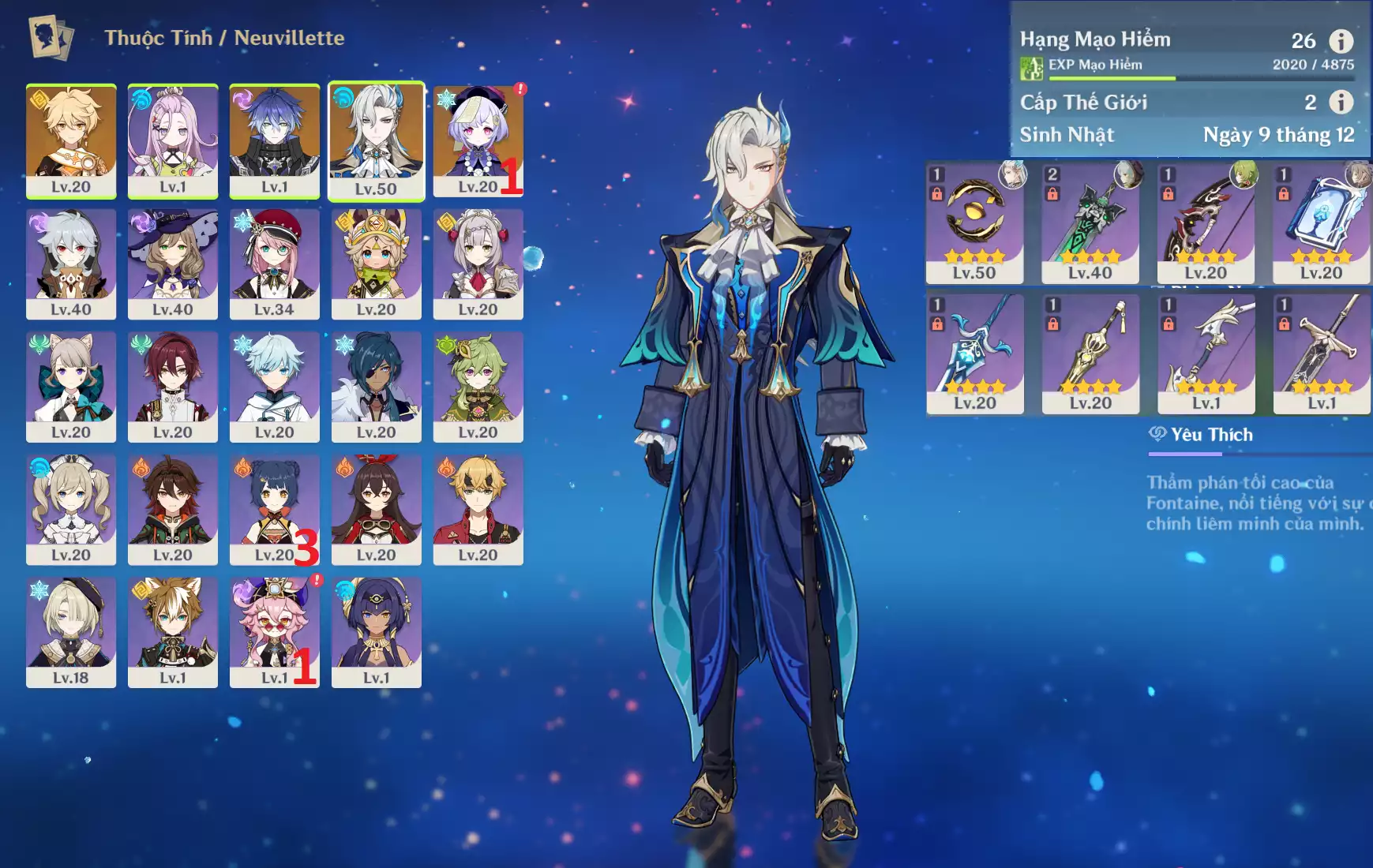1373x868 pixels.
Task: Select Noelle's maid portrait
Action: pos(478,264)
